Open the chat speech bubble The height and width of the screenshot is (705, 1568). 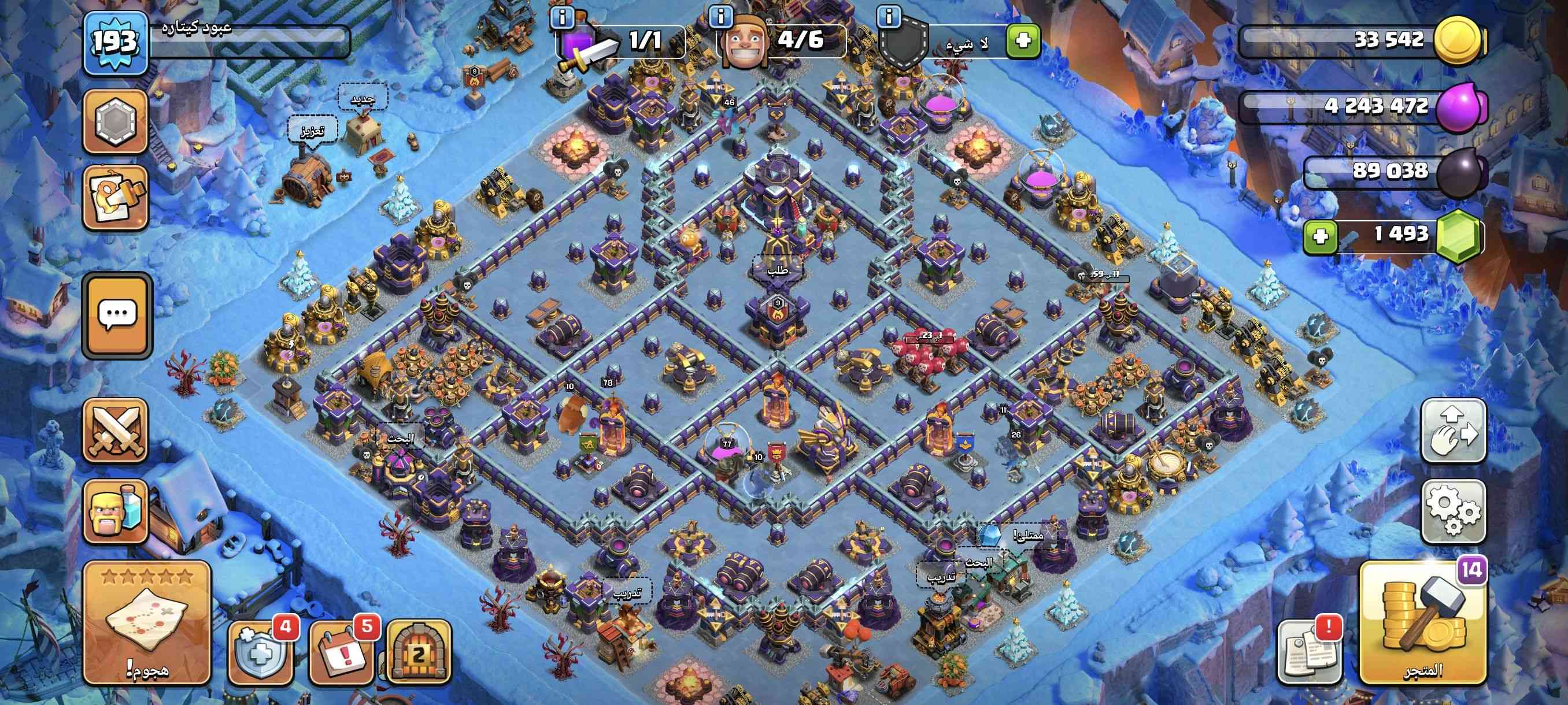[117, 314]
